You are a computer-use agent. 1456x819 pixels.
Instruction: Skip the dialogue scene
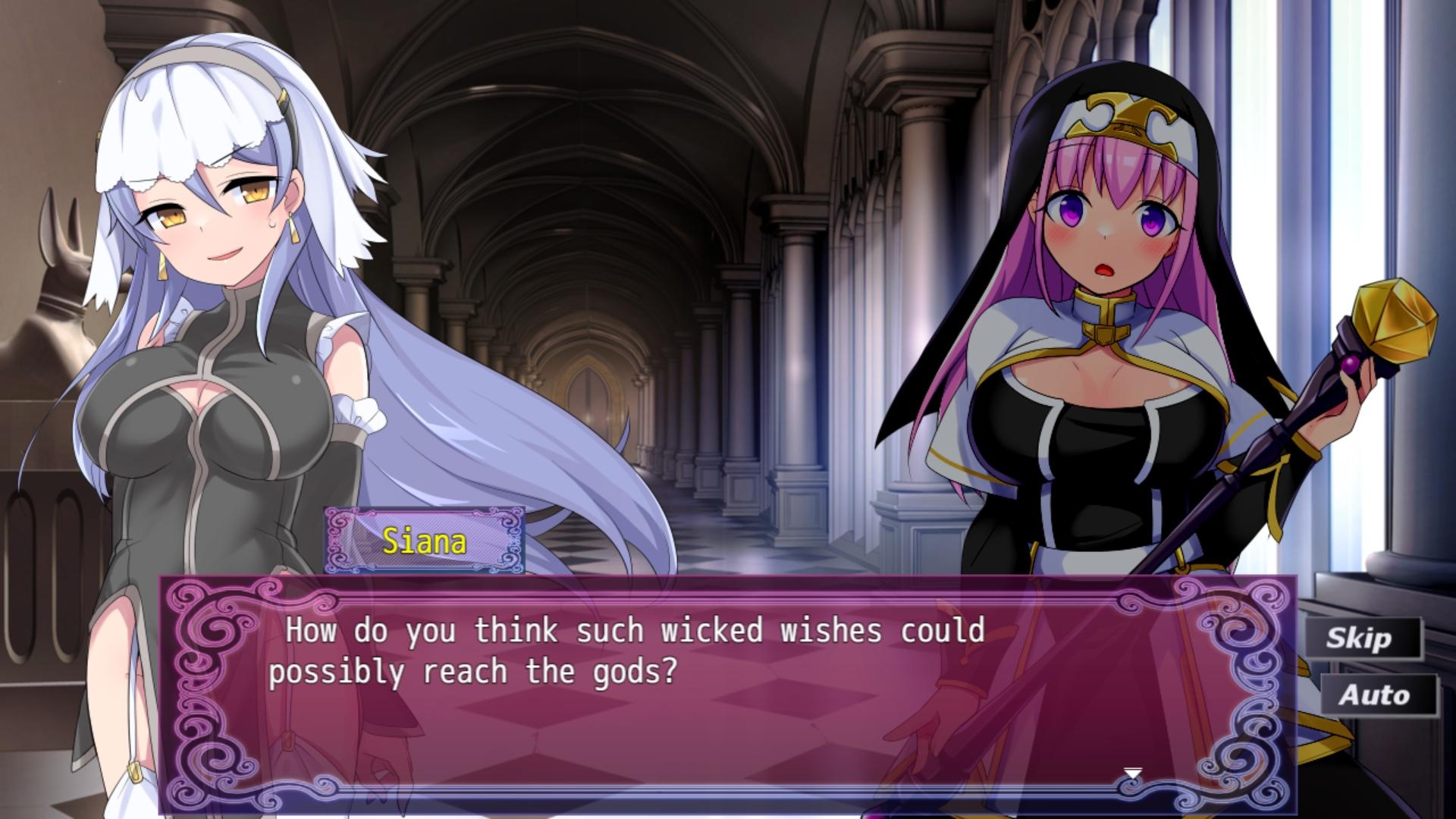(x=1362, y=638)
